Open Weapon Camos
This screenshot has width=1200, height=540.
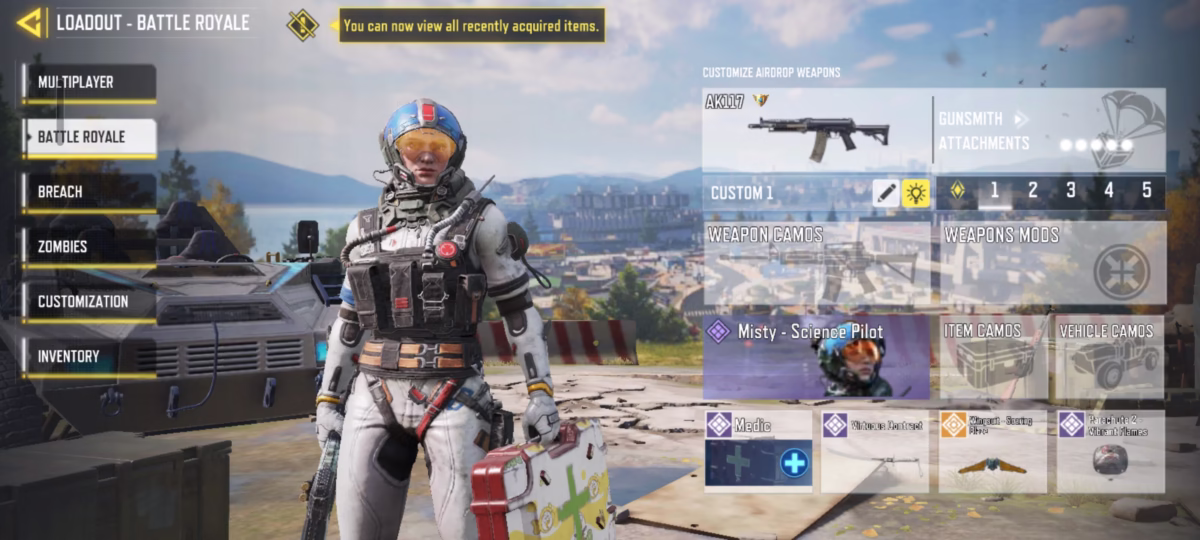pos(816,263)
